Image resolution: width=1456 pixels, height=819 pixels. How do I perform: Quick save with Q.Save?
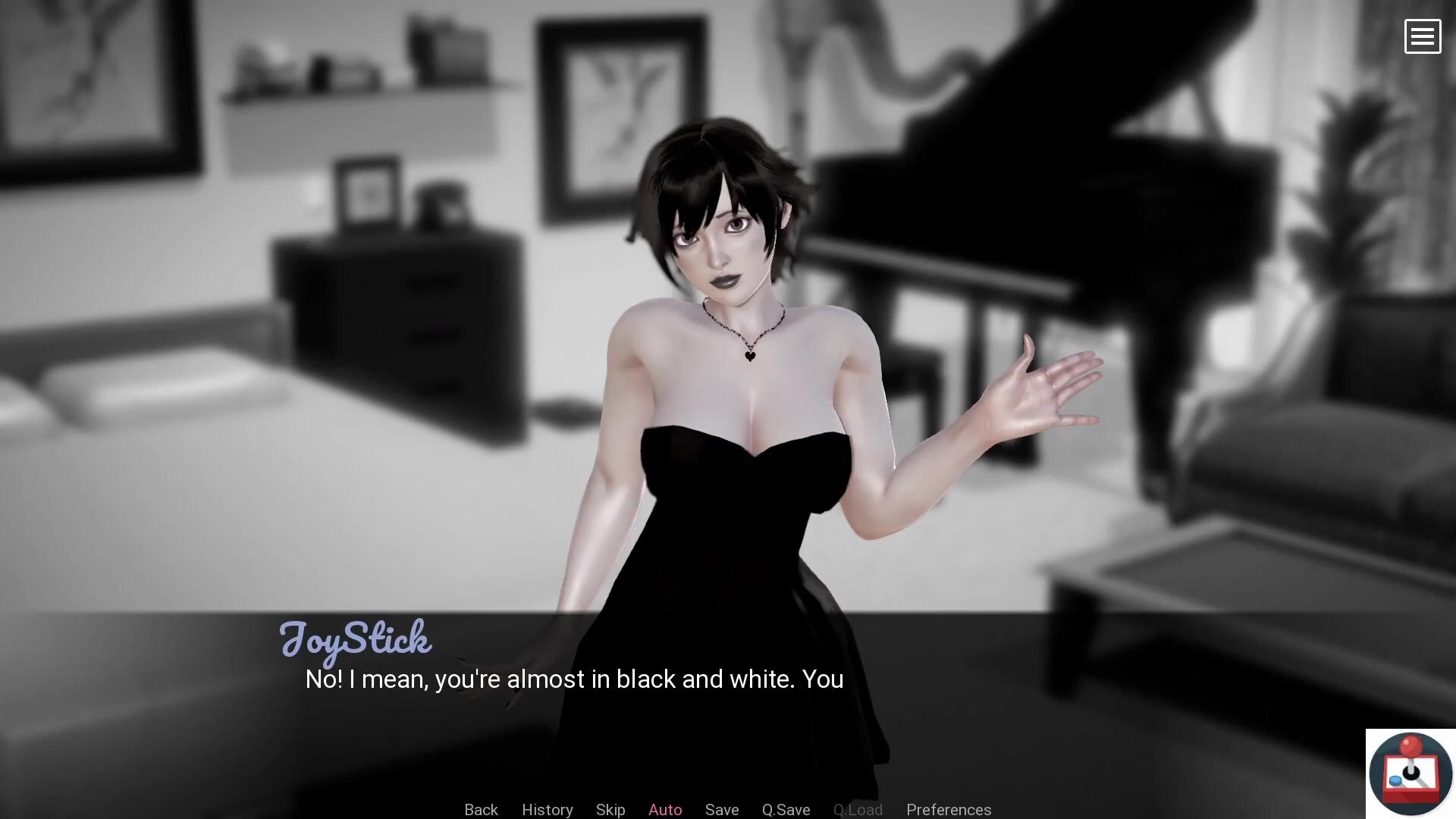(786, 809)
